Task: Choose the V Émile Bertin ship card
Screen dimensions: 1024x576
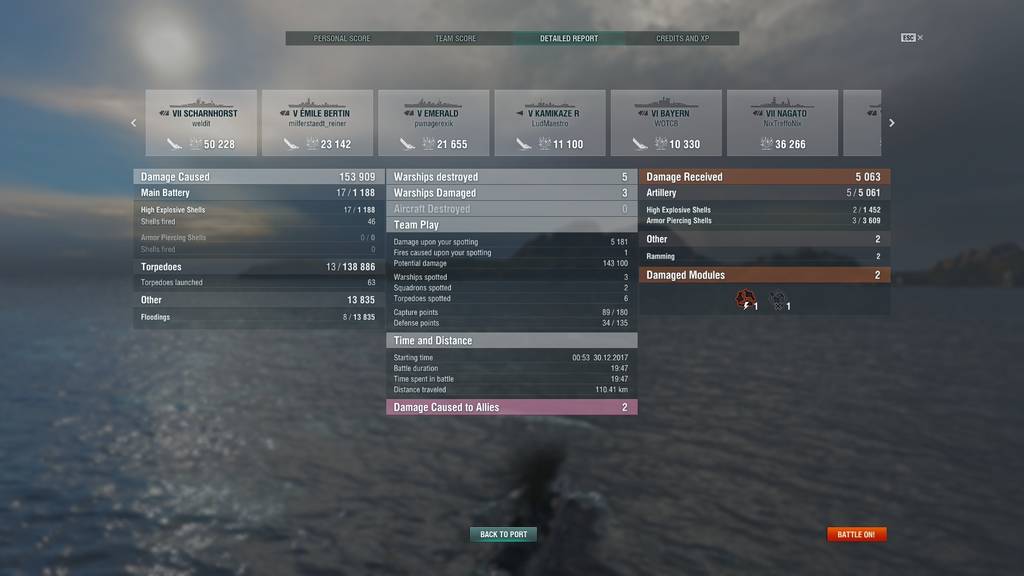Action: click(317, 123)
